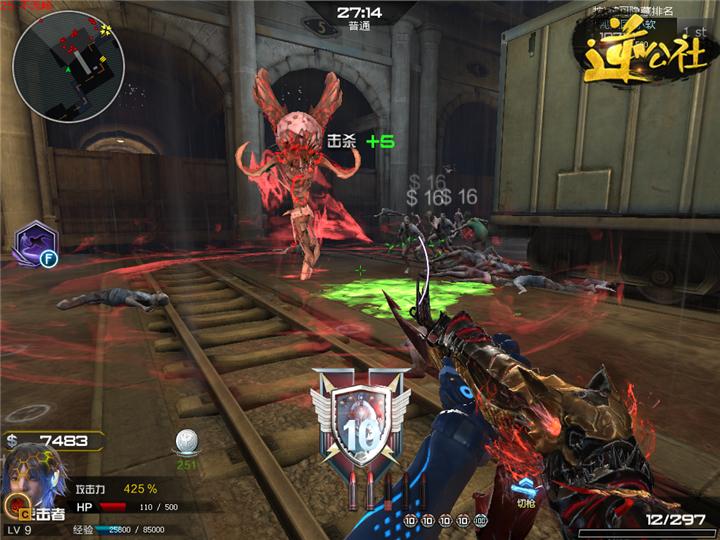Screen dimensions: 720x540
Task: Click the silver orb item icon
Action: 187,441
